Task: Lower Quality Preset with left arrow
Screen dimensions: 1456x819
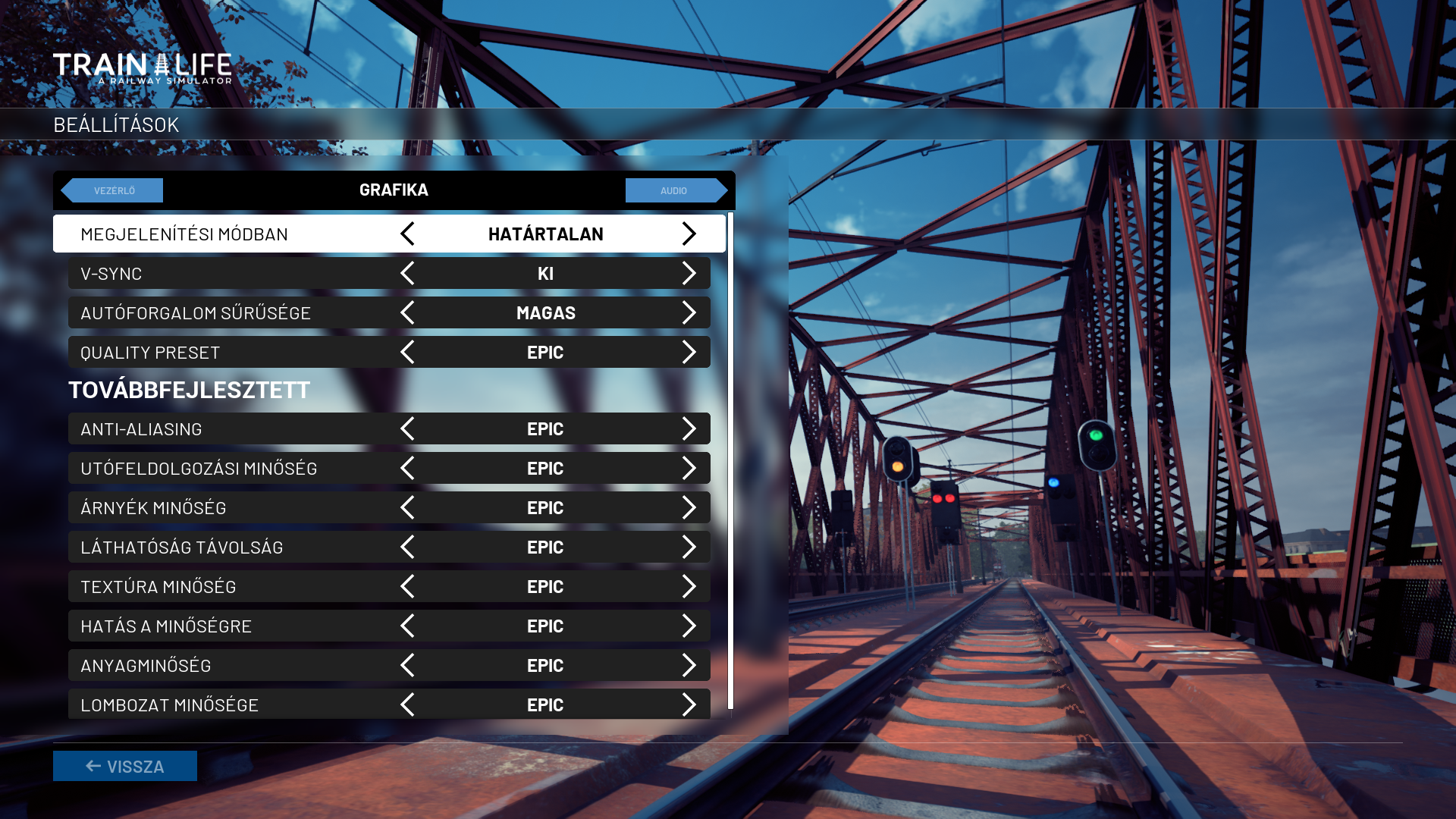Action: [407, 352]
